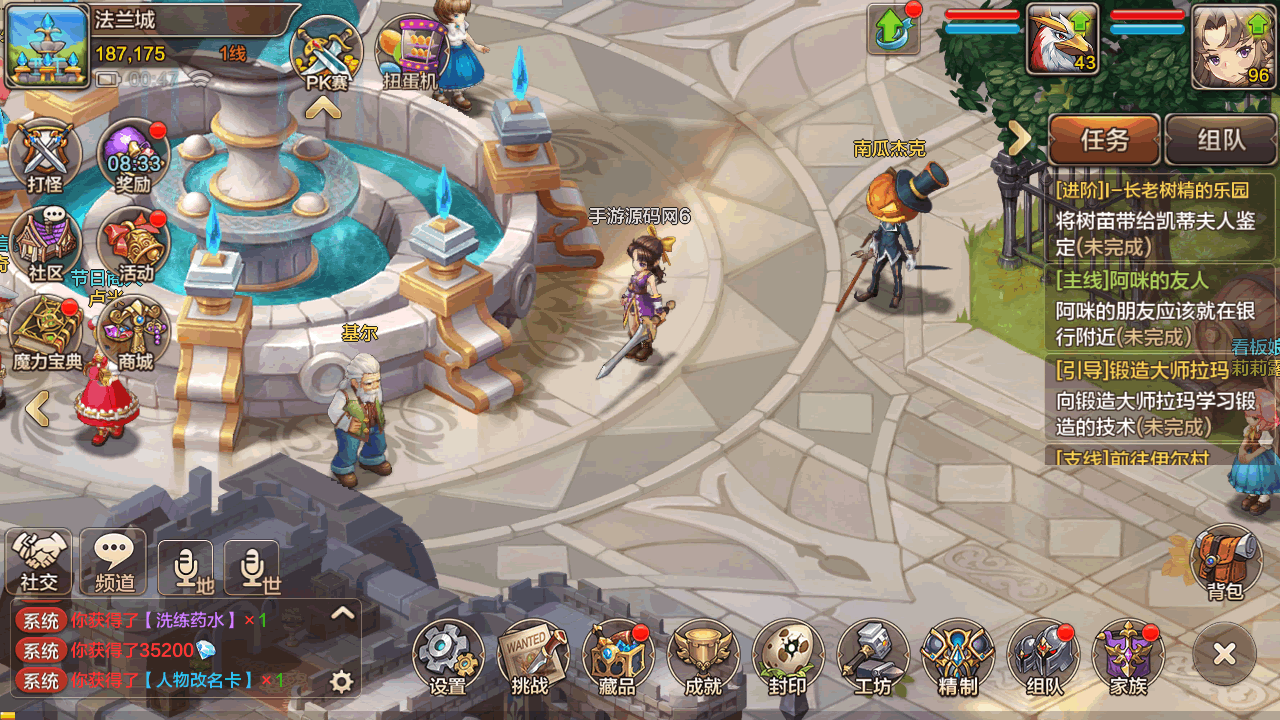
Task: Select the 阿咪的友人 main quest entry
Action: pyautogui.click(x=1150, y=309)
